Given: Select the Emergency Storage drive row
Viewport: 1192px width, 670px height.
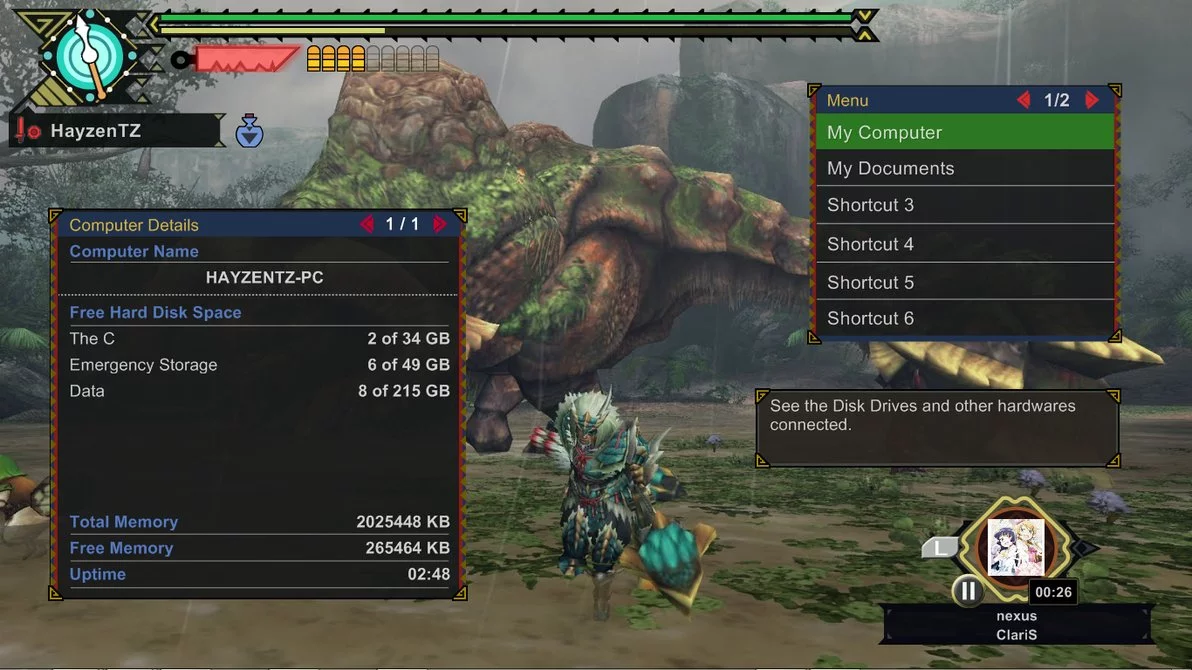Looking at the screenshot, I should [259, 365].
